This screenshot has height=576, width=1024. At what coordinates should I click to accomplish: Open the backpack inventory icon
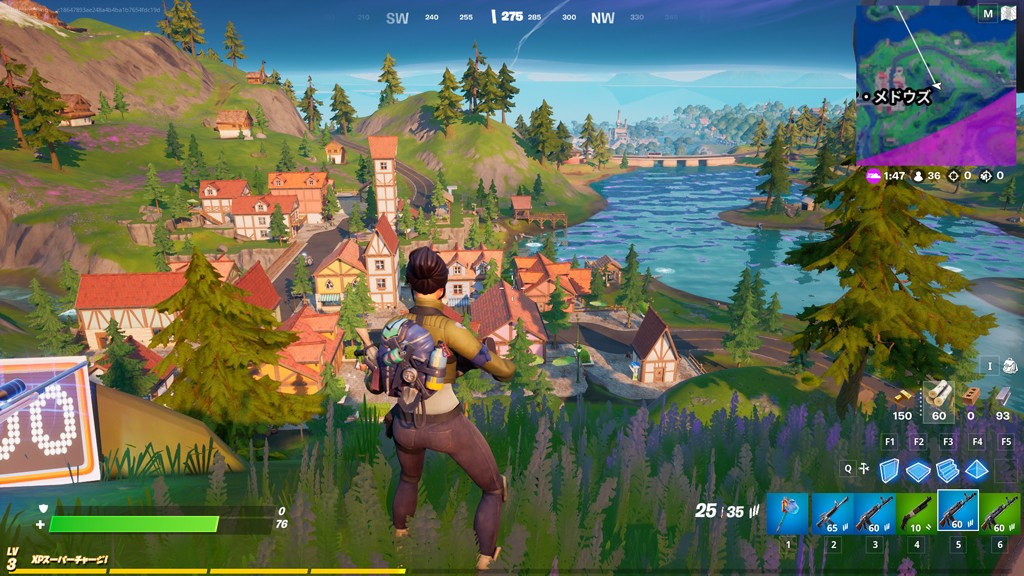coord(1009,366)
